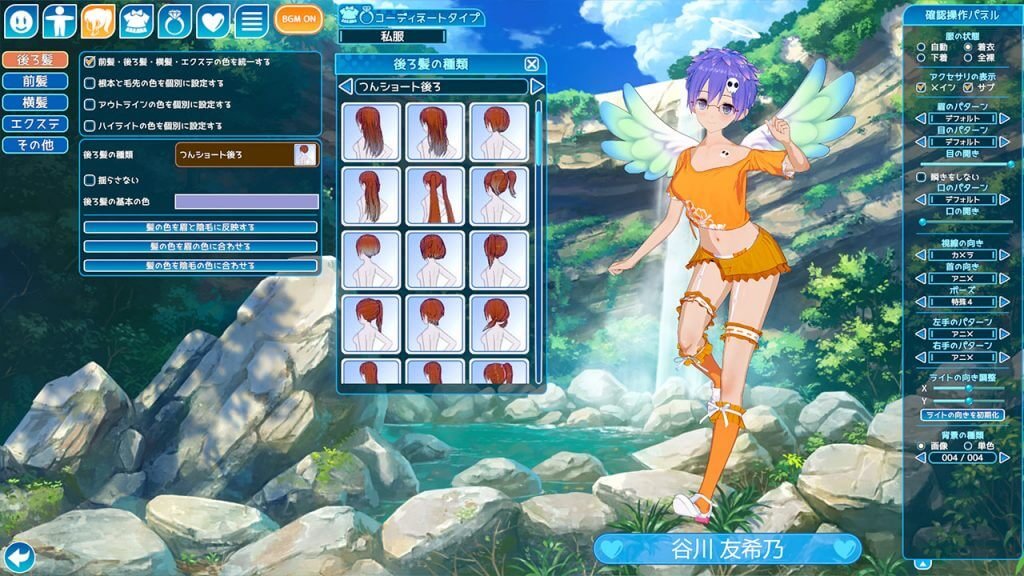Open the その他 tab

pyautogui.click(x=27, y=145)
